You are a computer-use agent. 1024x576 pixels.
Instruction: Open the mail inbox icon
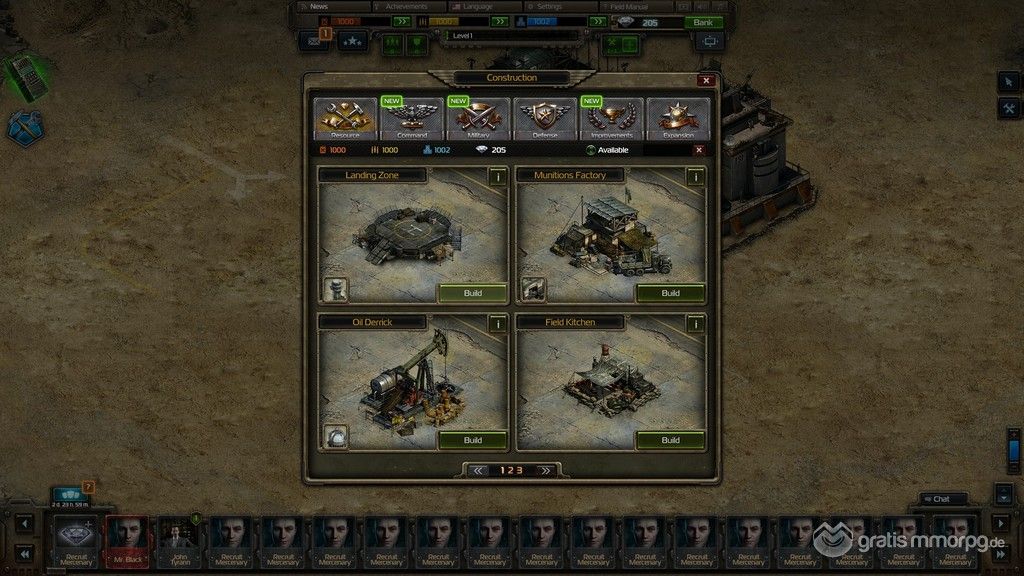click(313, 42)
